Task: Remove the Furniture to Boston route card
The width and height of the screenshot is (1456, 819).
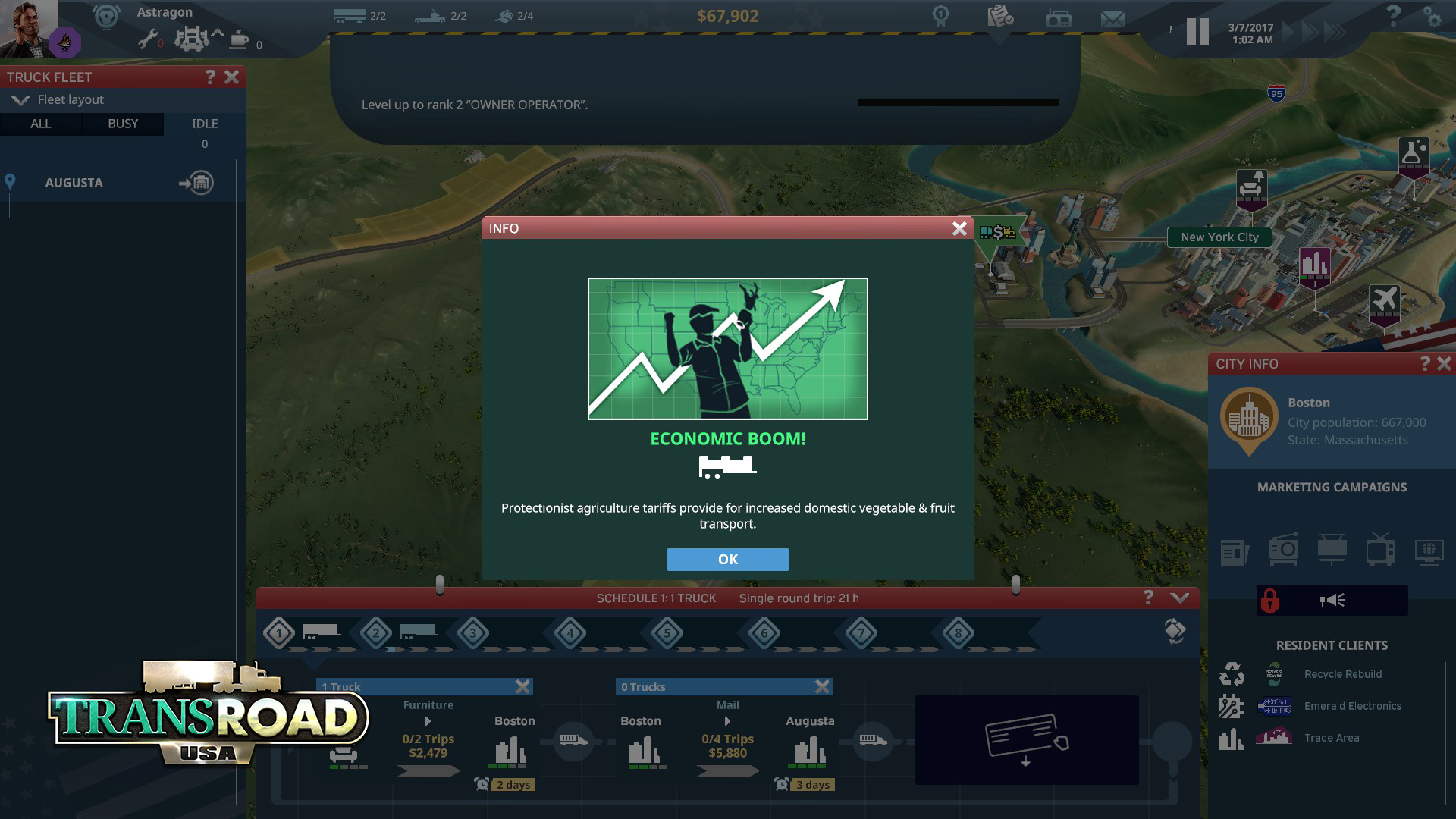Action: point(522,687)
